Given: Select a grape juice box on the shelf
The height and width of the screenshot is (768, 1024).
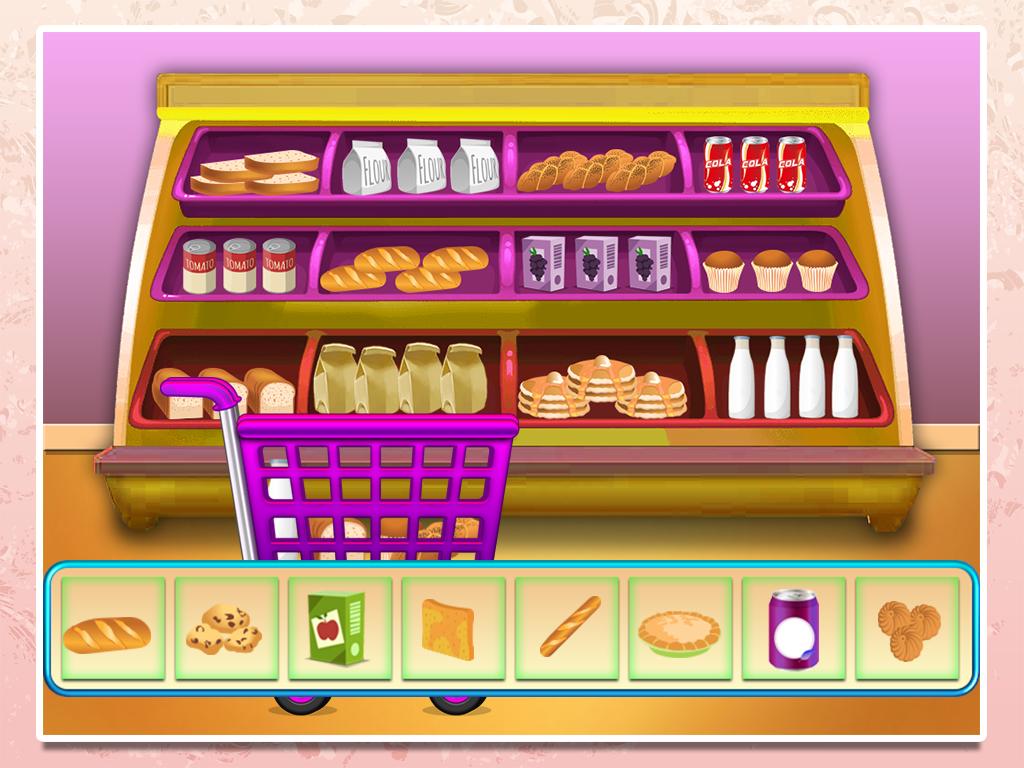Looking at the screenshot, I should point(597,263).
